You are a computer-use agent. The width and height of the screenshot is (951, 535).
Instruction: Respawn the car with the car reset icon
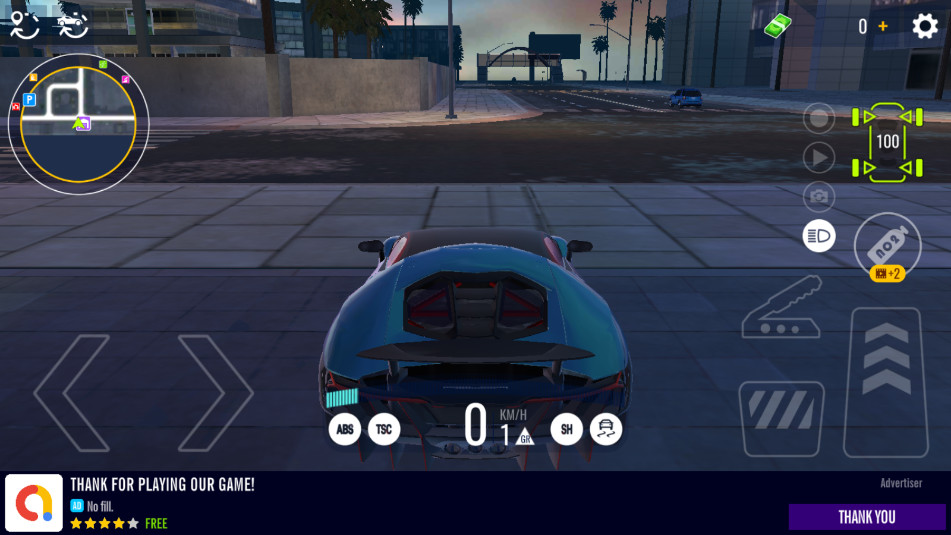coord(72,24)
